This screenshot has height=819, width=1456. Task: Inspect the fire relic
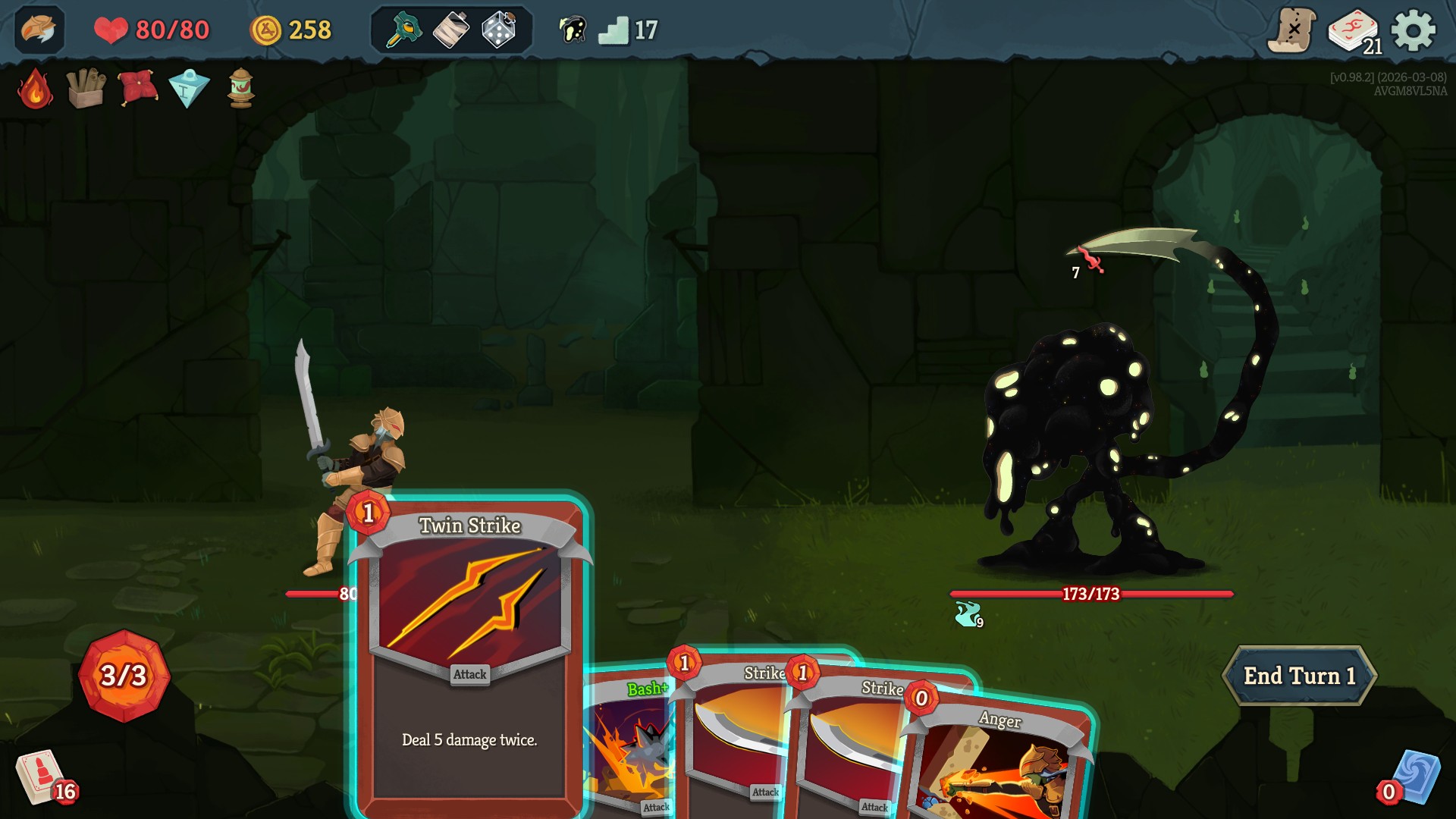(33, 90)
